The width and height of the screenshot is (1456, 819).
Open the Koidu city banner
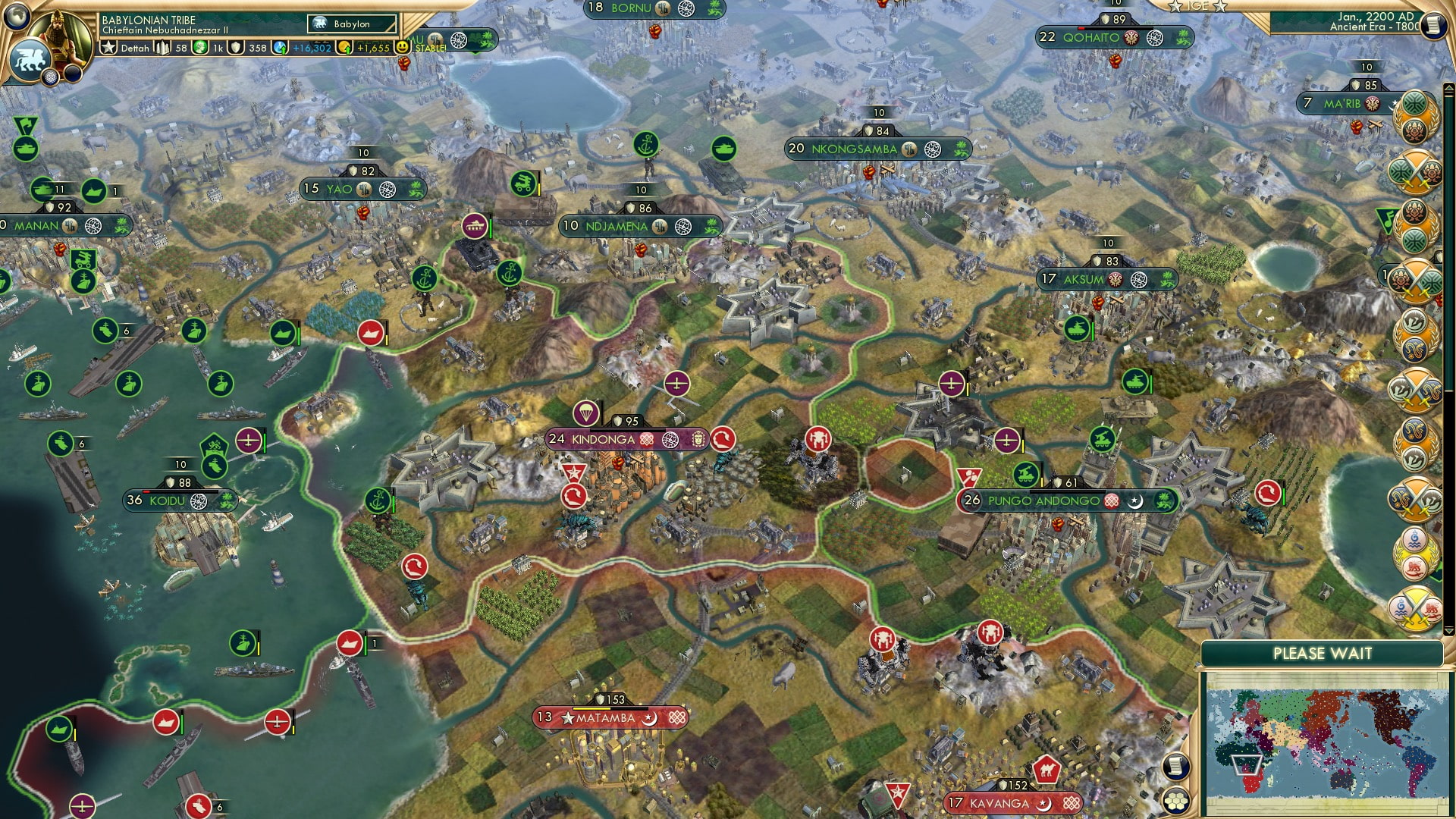(x=167, y=500)
